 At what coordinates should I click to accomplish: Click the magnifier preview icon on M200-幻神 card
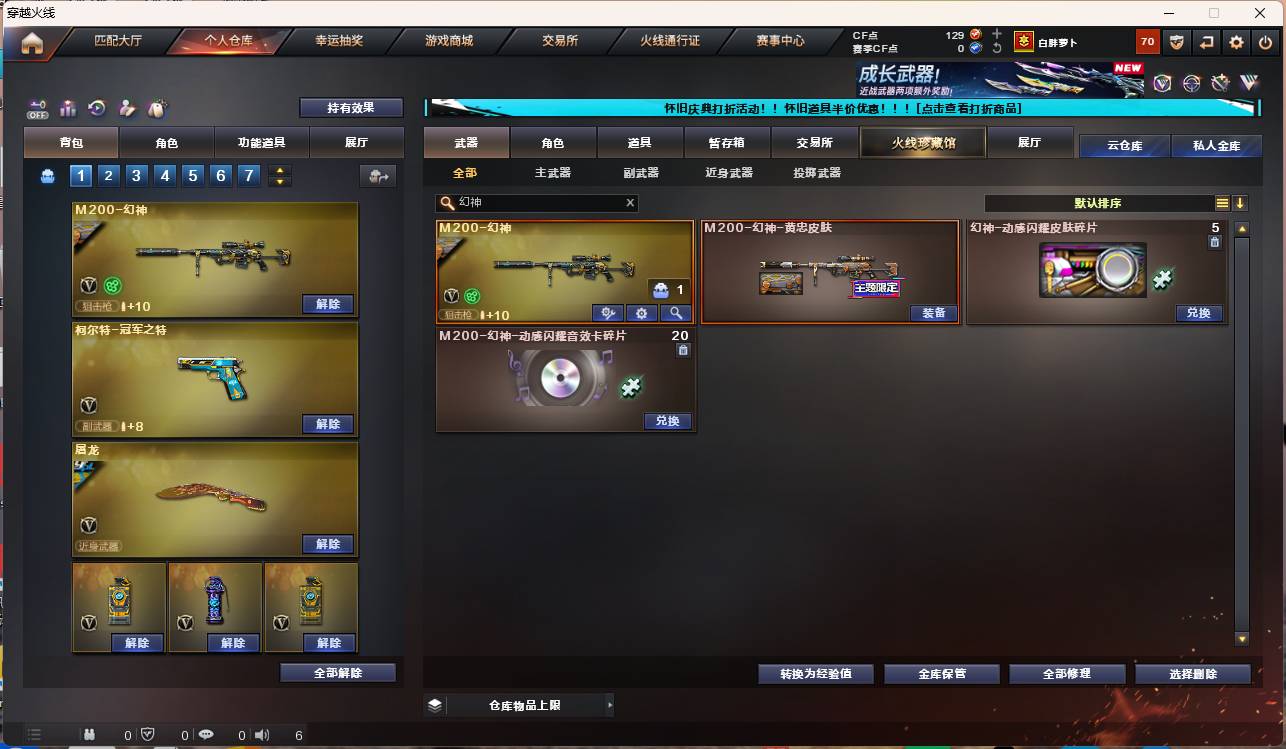point(676,313)
